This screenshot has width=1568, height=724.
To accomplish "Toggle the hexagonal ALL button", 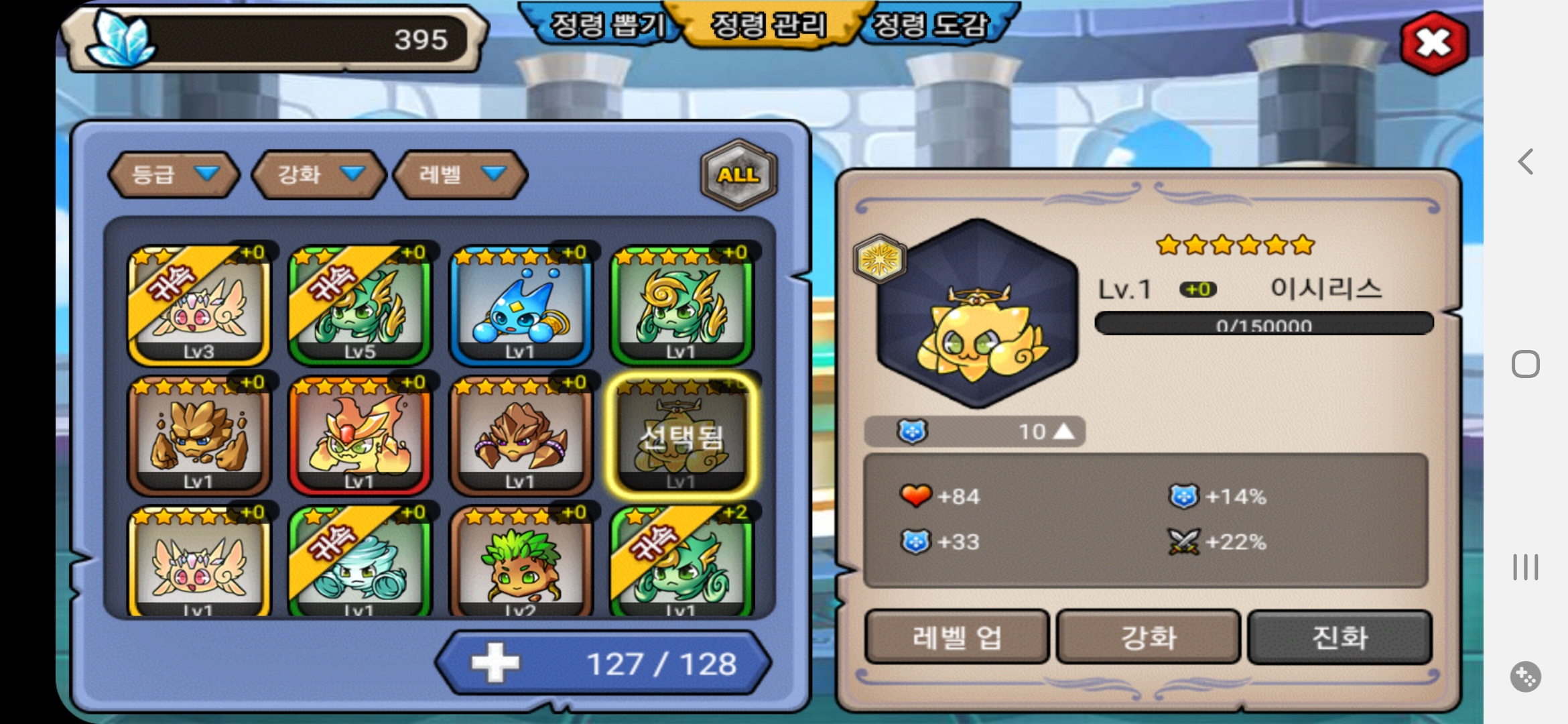I will tap(738, 174).
